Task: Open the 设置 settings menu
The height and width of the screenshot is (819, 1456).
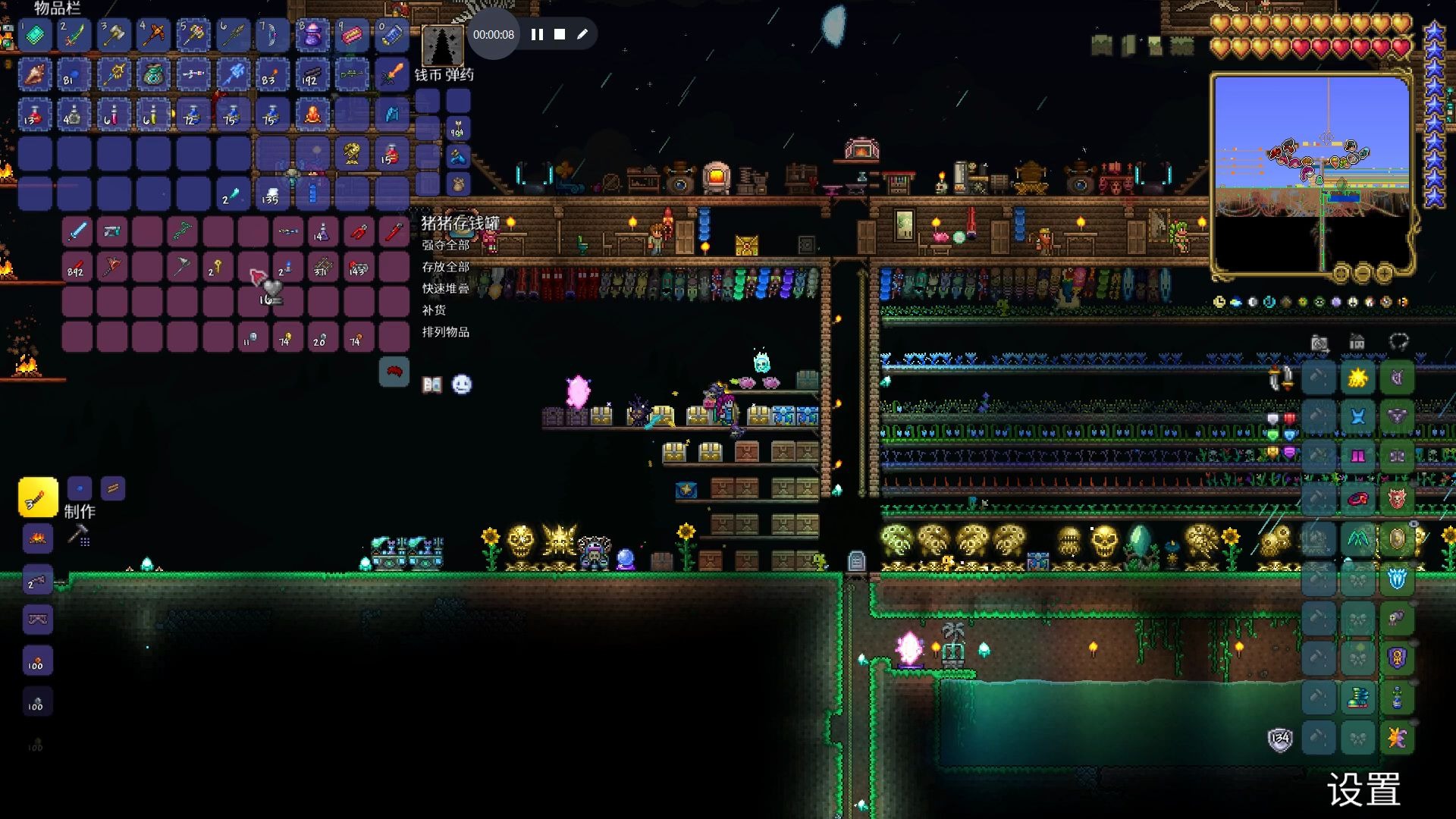Action: click(x=1363, y=789)
